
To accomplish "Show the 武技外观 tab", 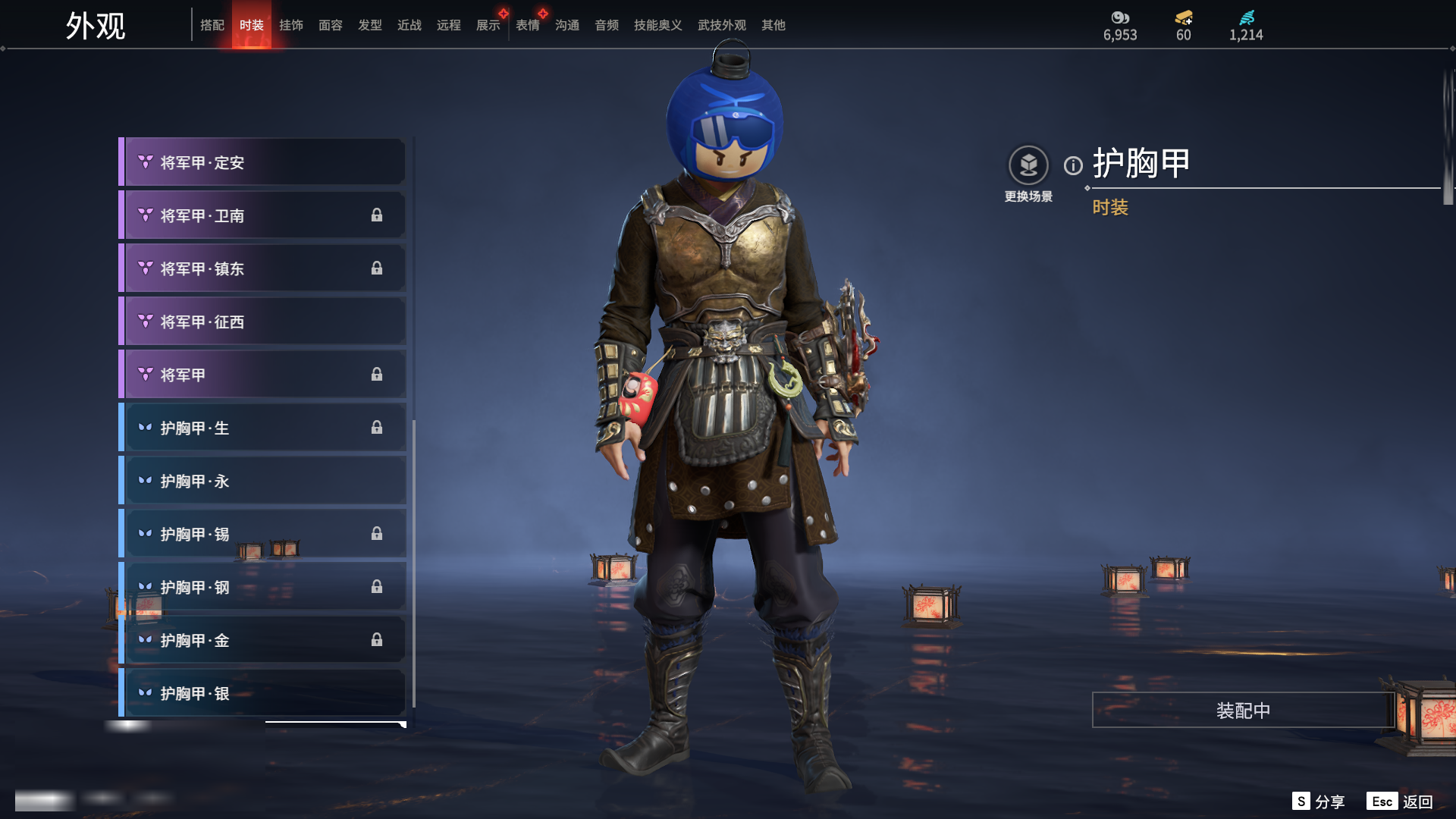I will [x=721, y=25].
